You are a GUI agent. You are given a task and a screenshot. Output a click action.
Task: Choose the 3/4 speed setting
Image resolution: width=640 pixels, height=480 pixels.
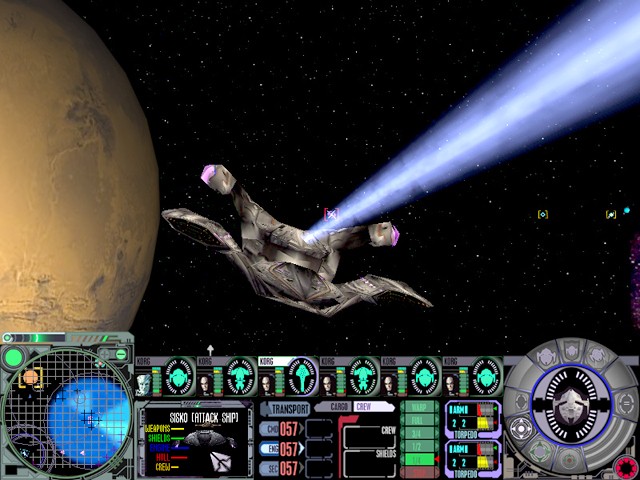[x=419, y=433]
